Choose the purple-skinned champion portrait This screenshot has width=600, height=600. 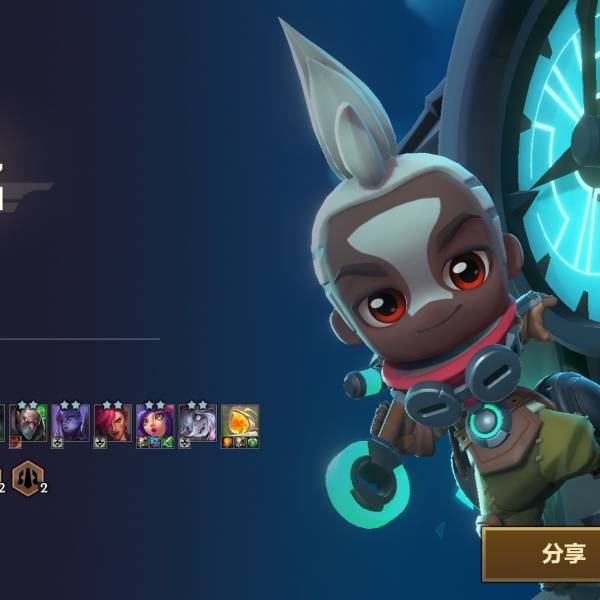[70, 424]
